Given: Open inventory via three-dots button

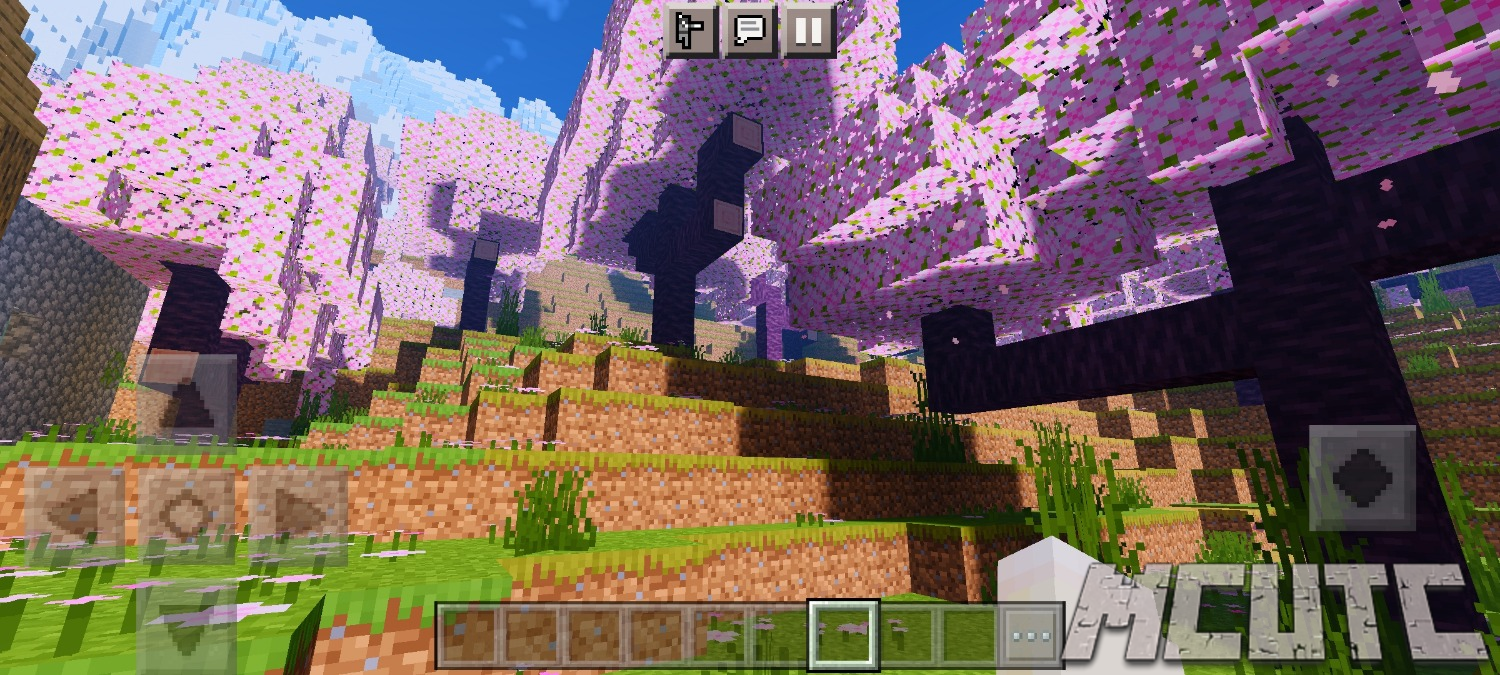Looking at the screenshot, I should 1031,635.
